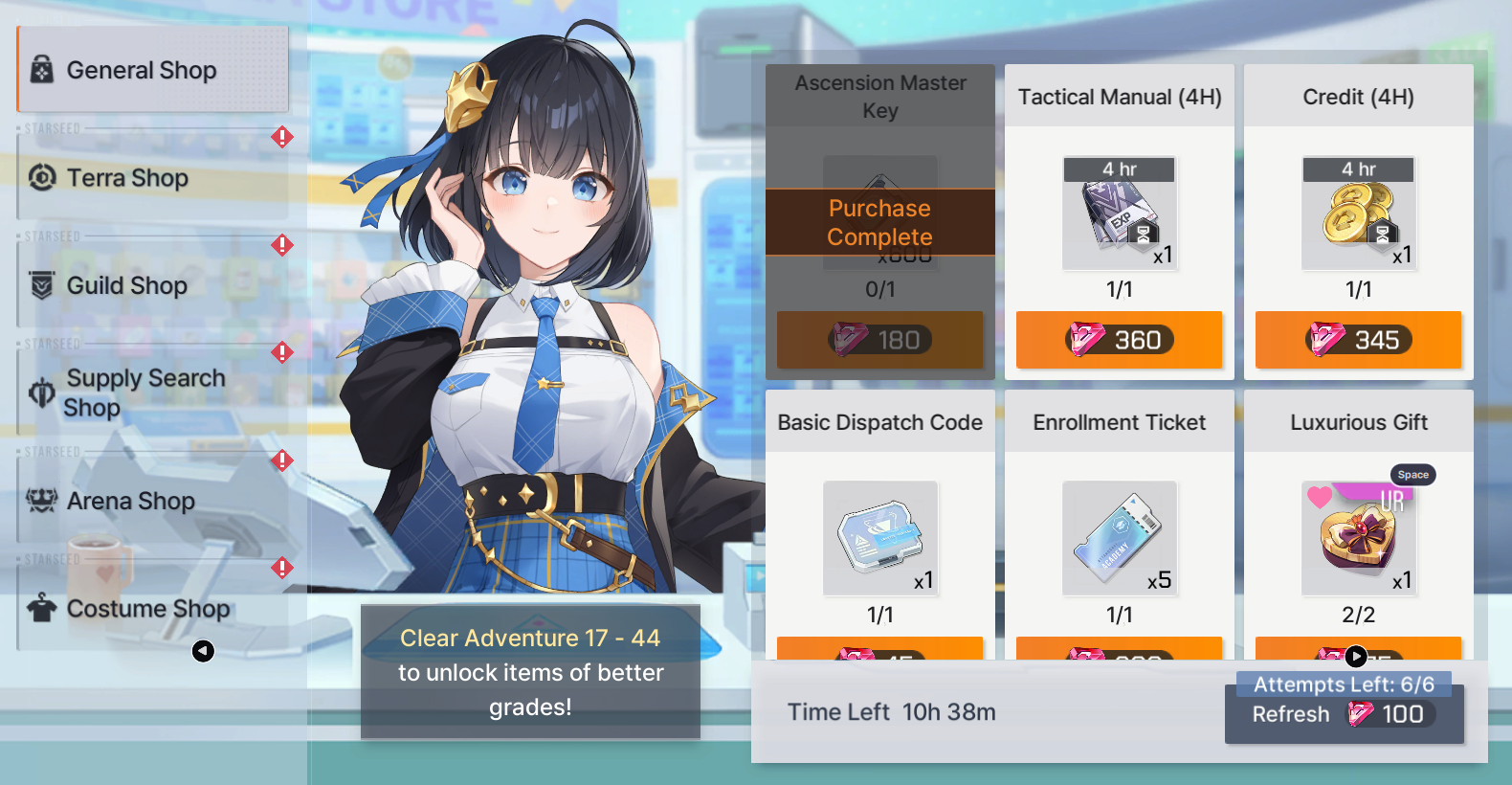The image size is (1512, 785).
Task: Buy Credit (4H) for 345 gems
Action: coord(1358,340)
